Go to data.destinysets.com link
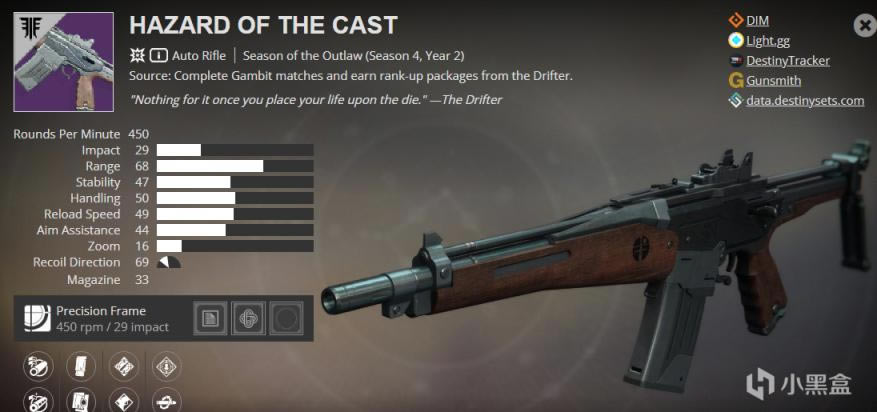This screenshot has height=412, width=877. (x=804, y=101)
